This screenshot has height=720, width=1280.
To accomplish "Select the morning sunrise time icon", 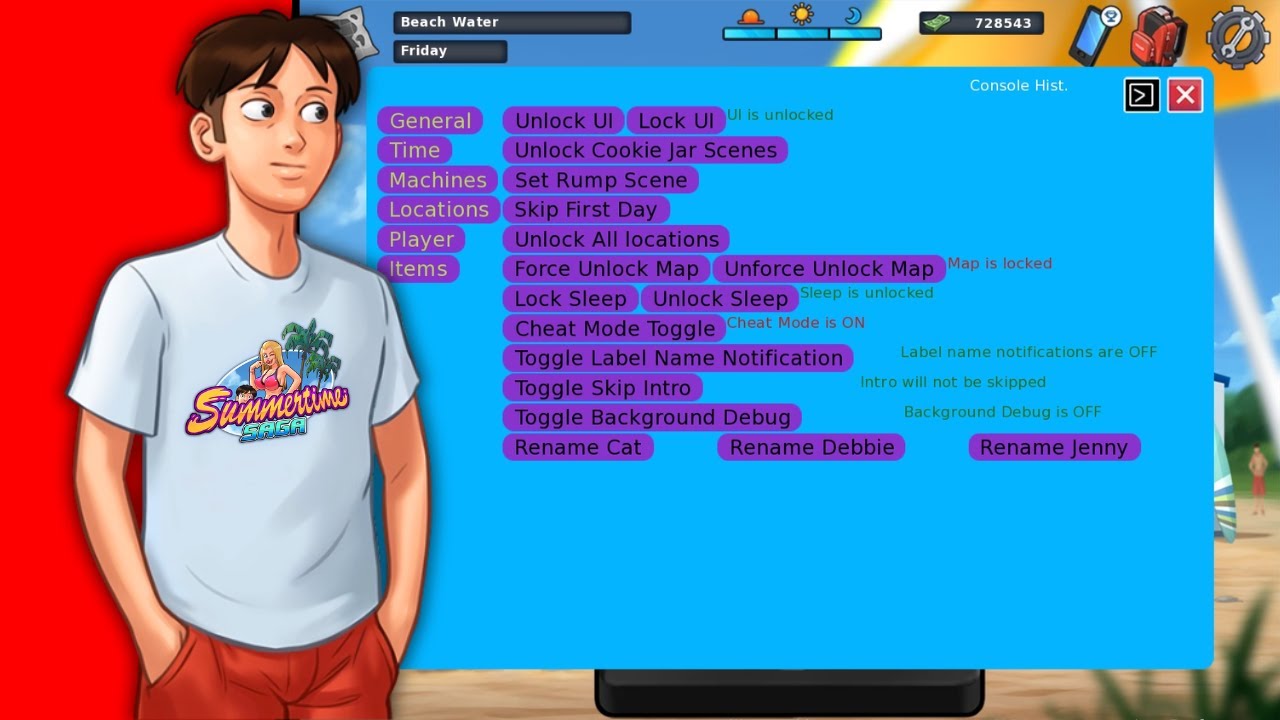I will [x=752, y=18].
